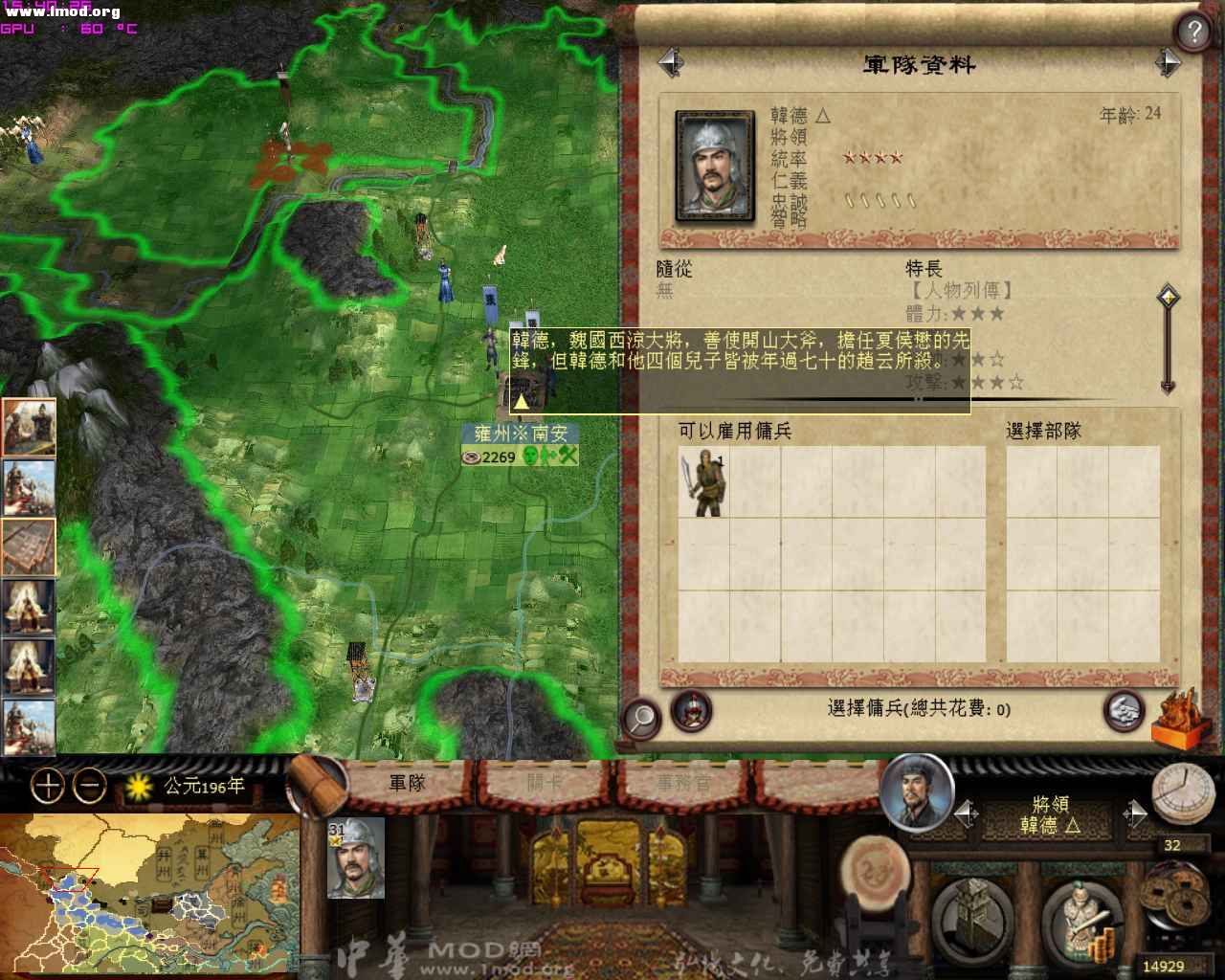Viewport: 1225px width, 980px height.
Task: Select the magnifying glass icon on the mercenary panel
Action: (641, 716)
